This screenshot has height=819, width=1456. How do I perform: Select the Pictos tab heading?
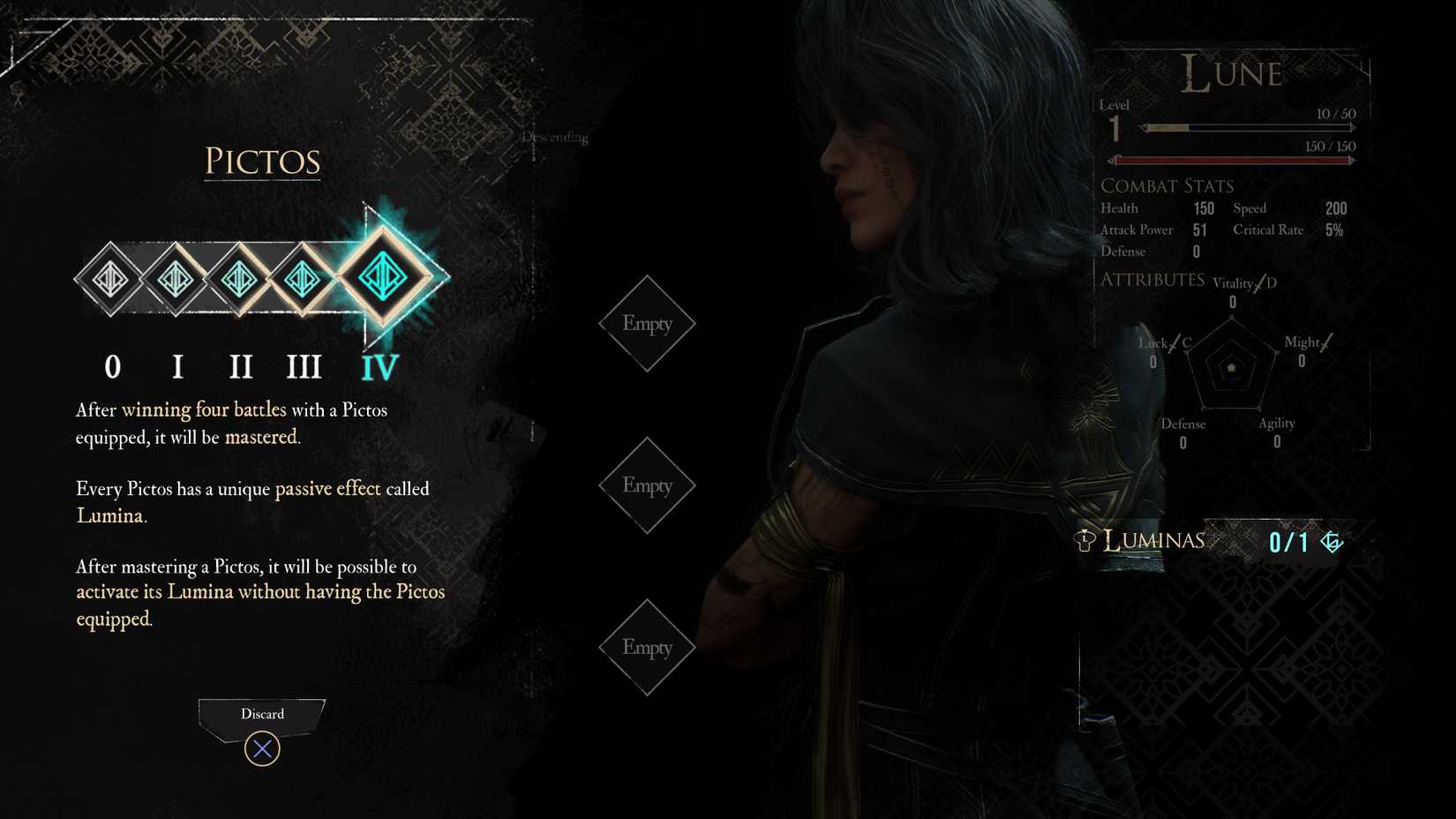click(261, 162)
